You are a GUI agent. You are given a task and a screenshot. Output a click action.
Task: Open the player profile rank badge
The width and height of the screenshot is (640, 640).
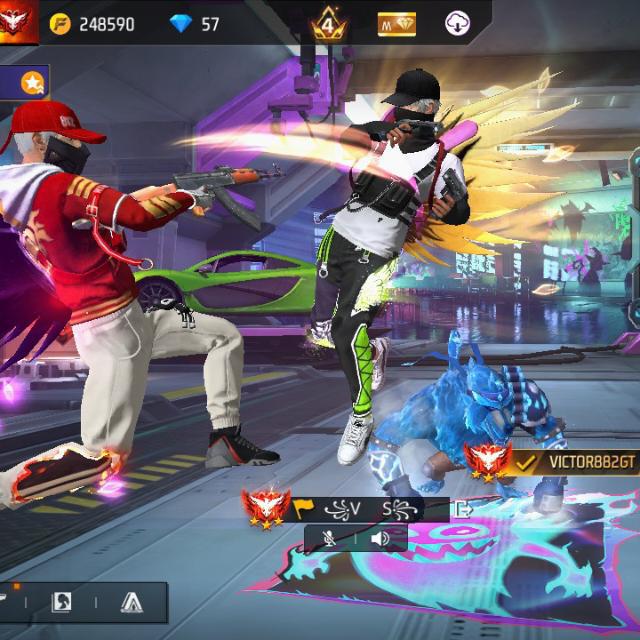coord(19,22)
